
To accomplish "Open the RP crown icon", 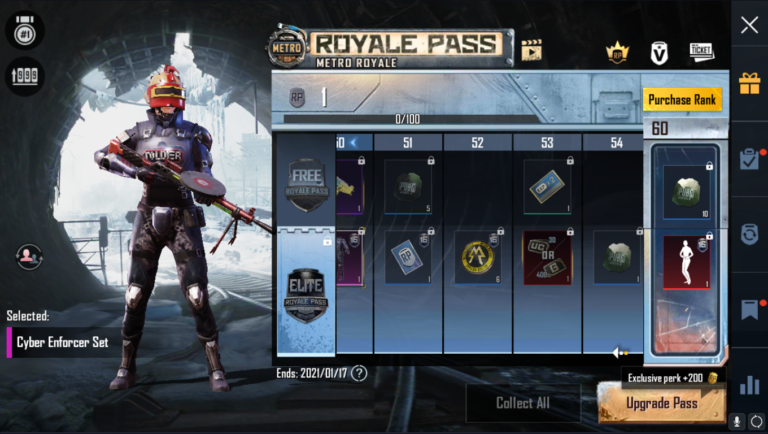I will tap(615, 52).
